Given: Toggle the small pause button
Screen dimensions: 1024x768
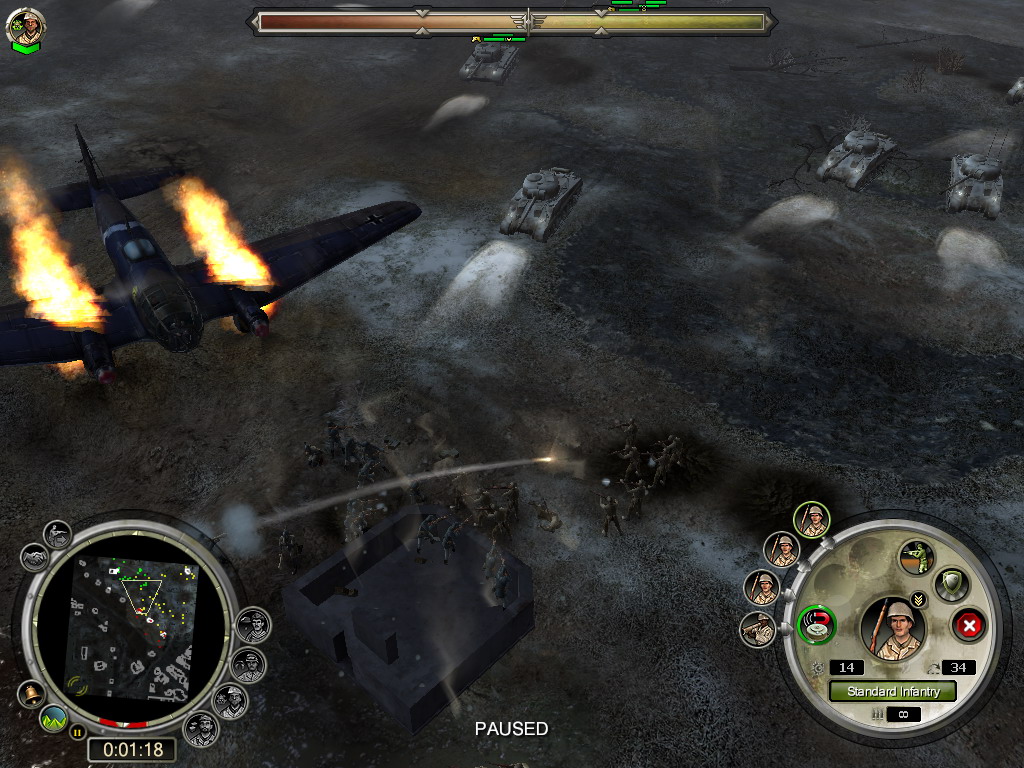Looking at the screenshot, I should coord(77,731).
